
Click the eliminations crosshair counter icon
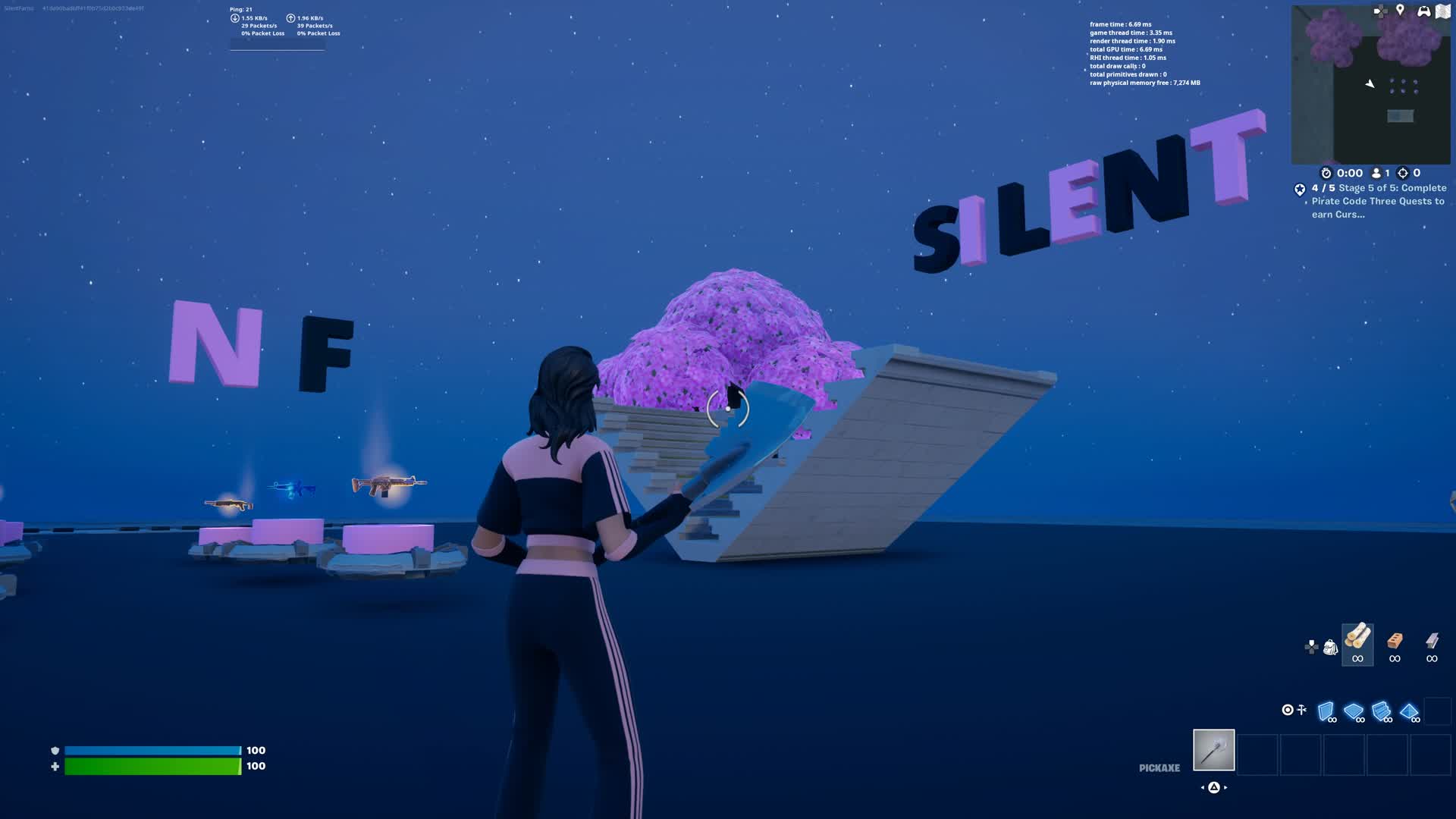[1404, 174]
